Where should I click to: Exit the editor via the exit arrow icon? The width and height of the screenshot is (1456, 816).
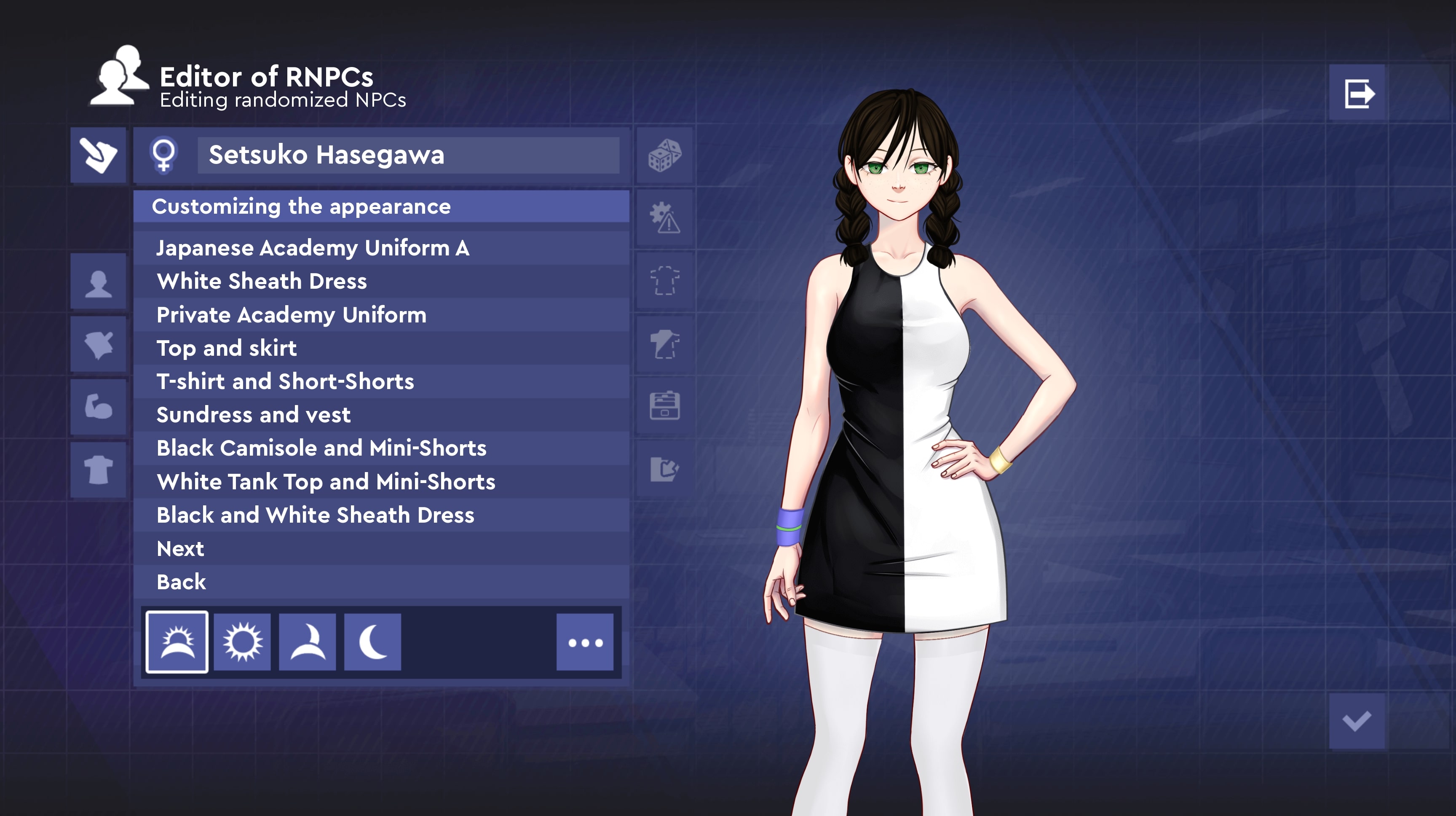(1358, 93)
